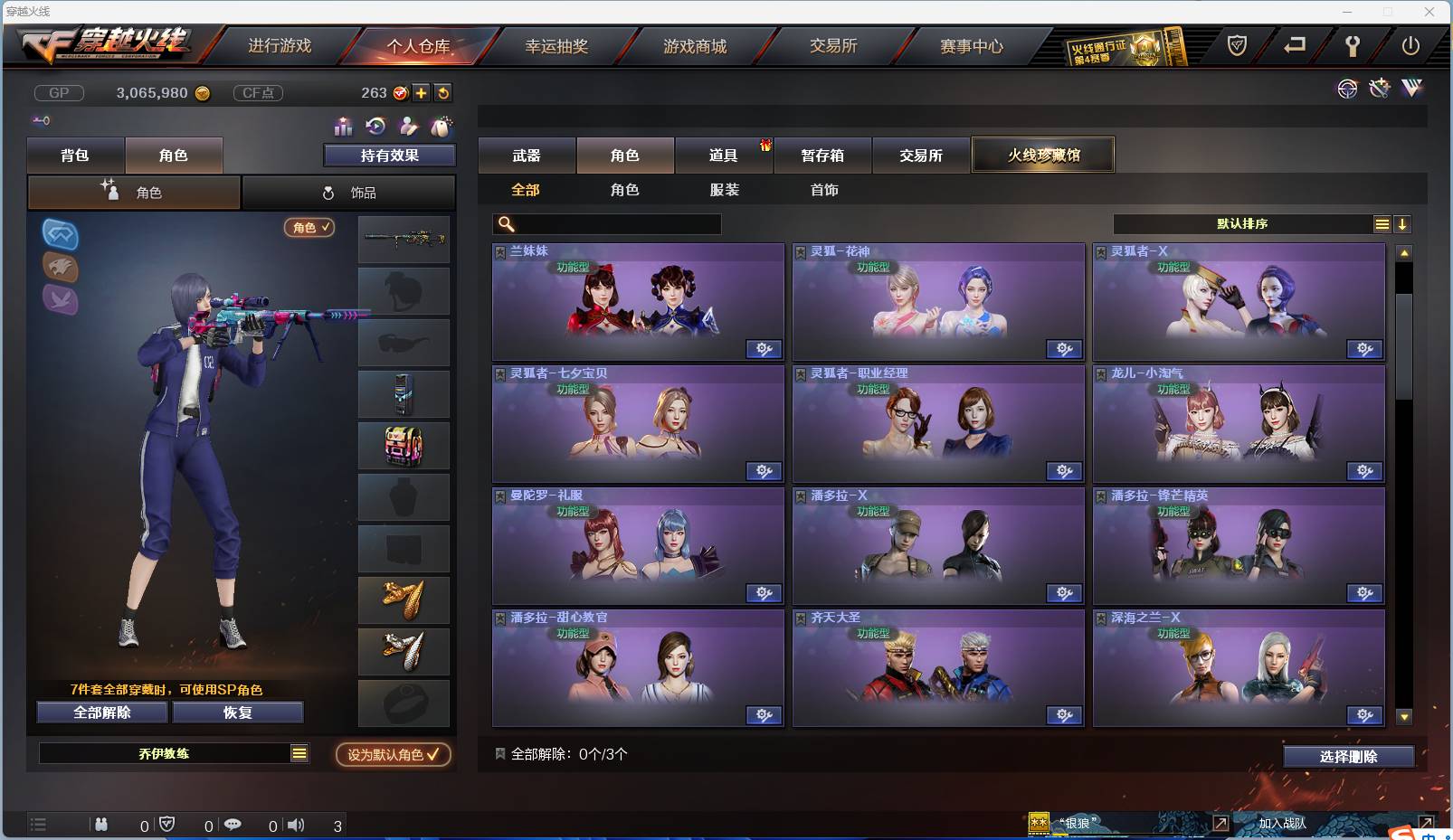The height and width of the screenshot is (840, 1453).
Task: Open the 游戏商城 menu item
Action: tap(696, 46)
